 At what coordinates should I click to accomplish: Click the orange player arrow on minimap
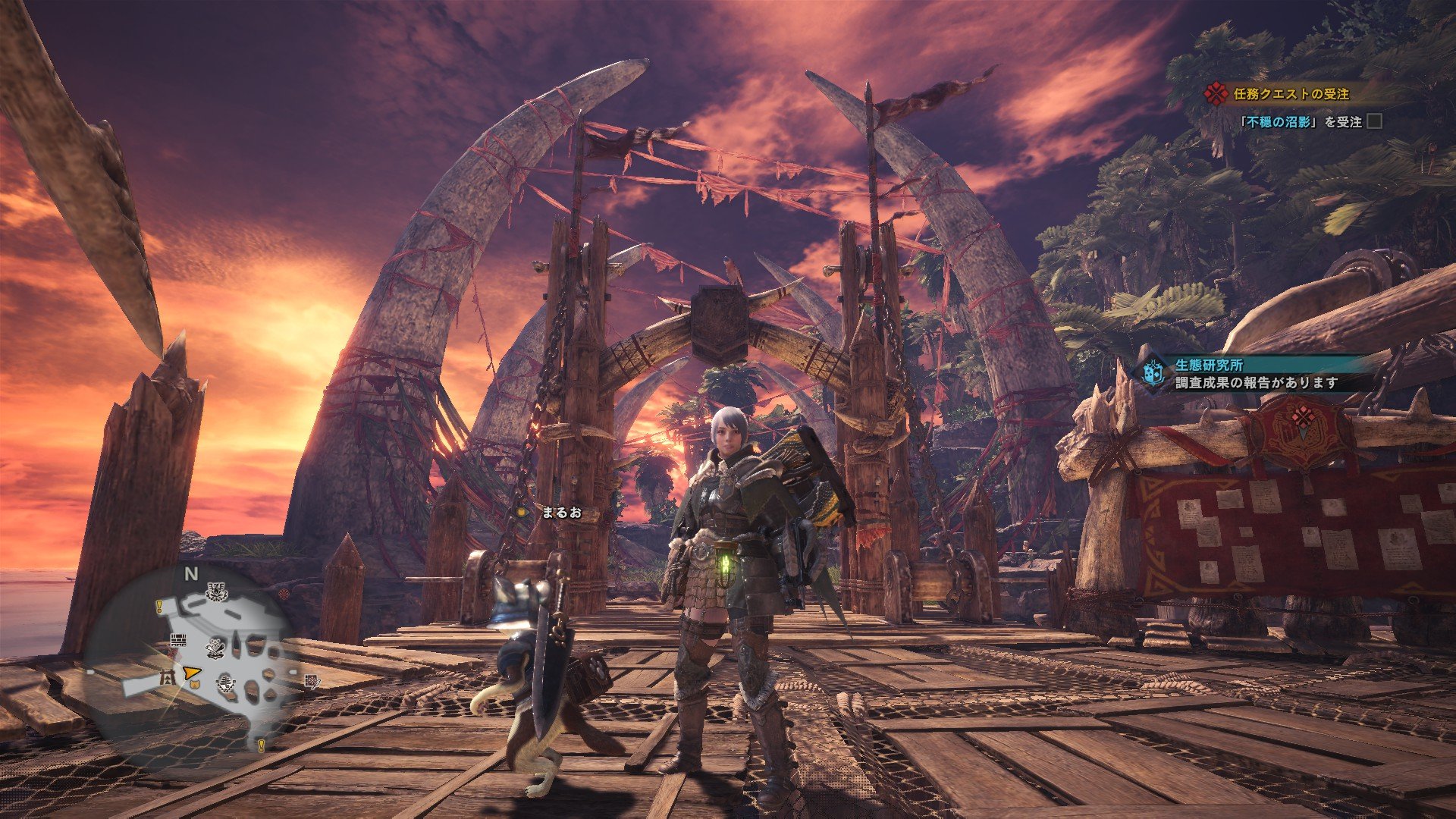(x=191, y=671)
